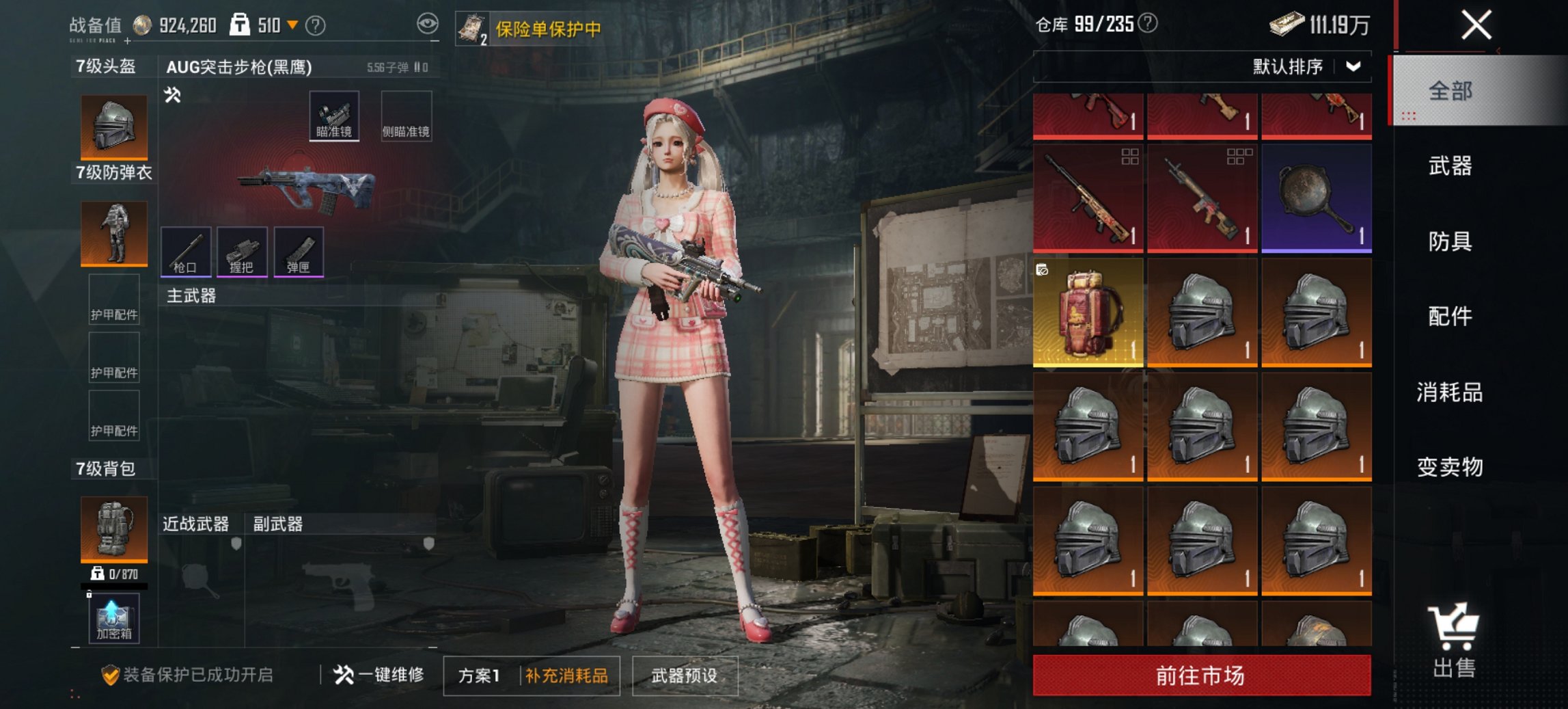
Task: Click the coin icon beside 战备值
Action: click(x=143, y=22)
